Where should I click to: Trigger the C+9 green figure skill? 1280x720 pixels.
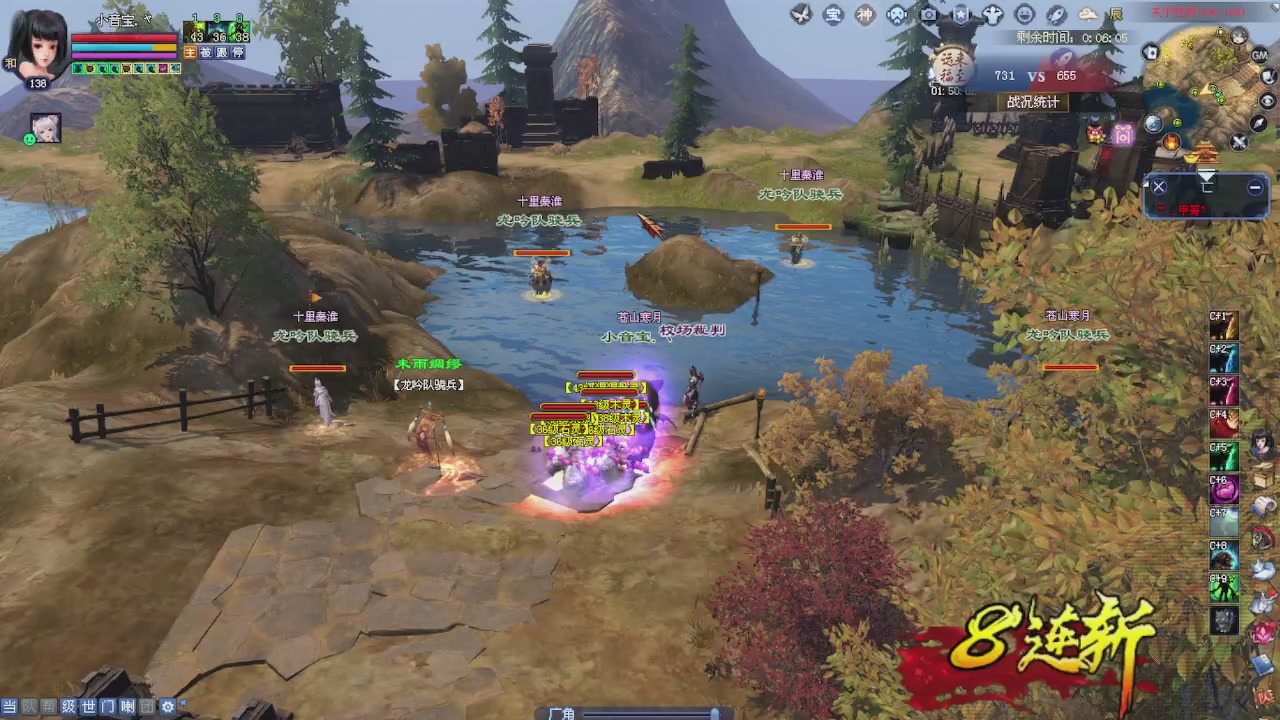(1225, 587)
